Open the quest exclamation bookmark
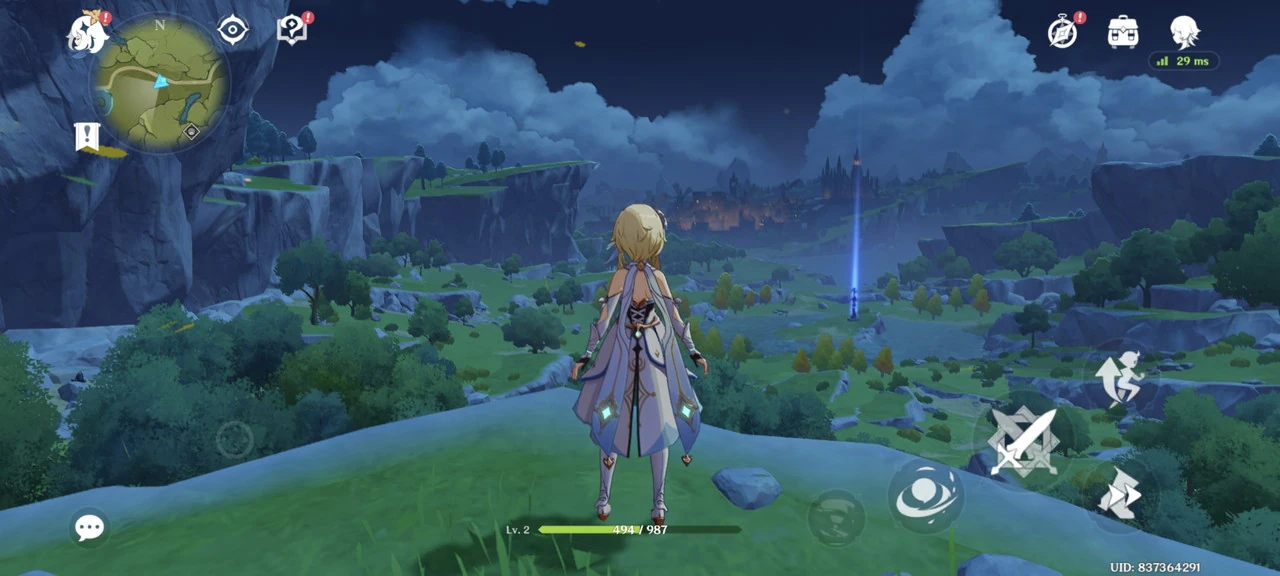 pos(87,137)
